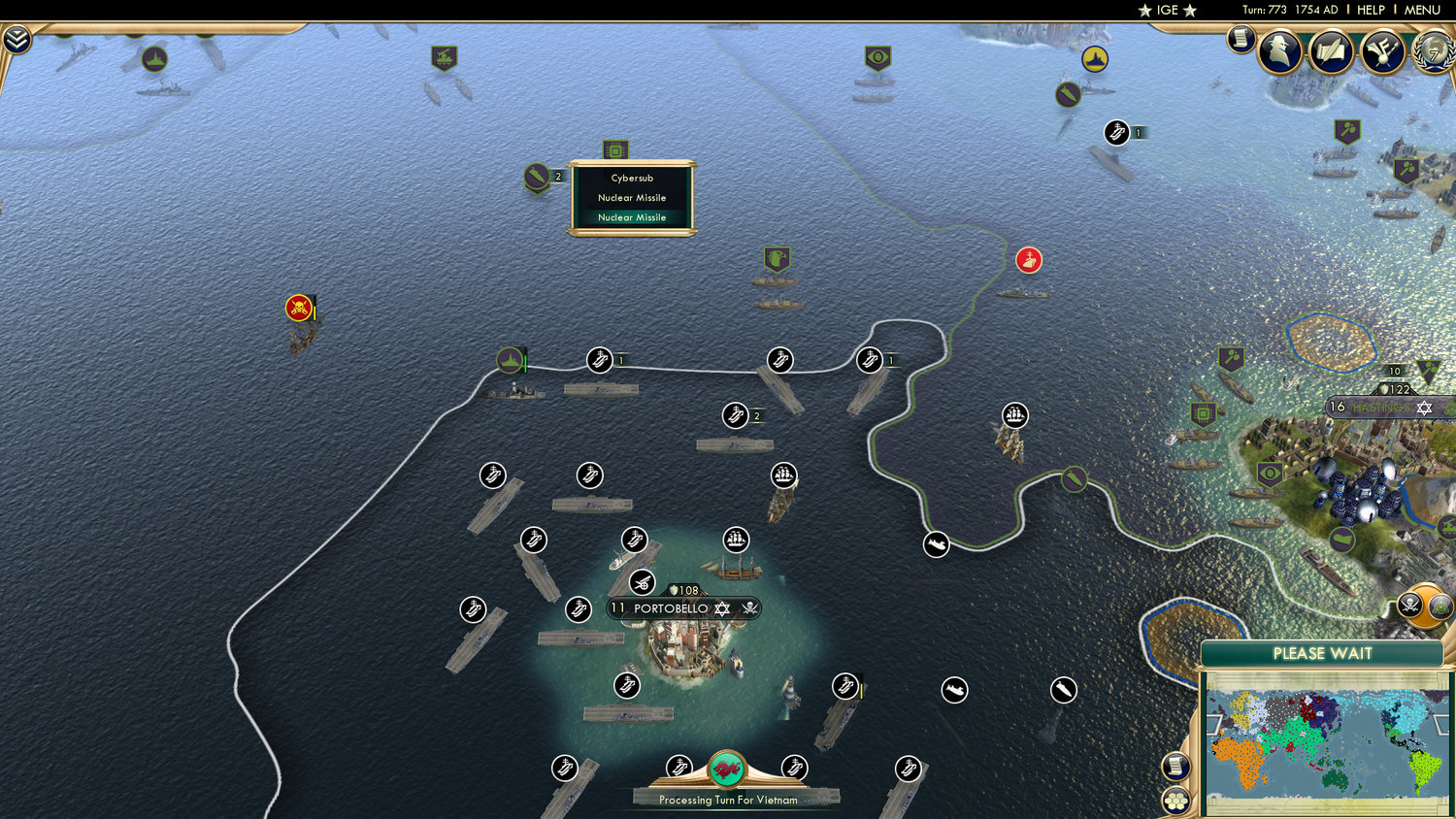Viewport: 1456px width, 819px height.
Task: Toggle strategic view with the hex grid button
Action: [x=1176, y=801]
